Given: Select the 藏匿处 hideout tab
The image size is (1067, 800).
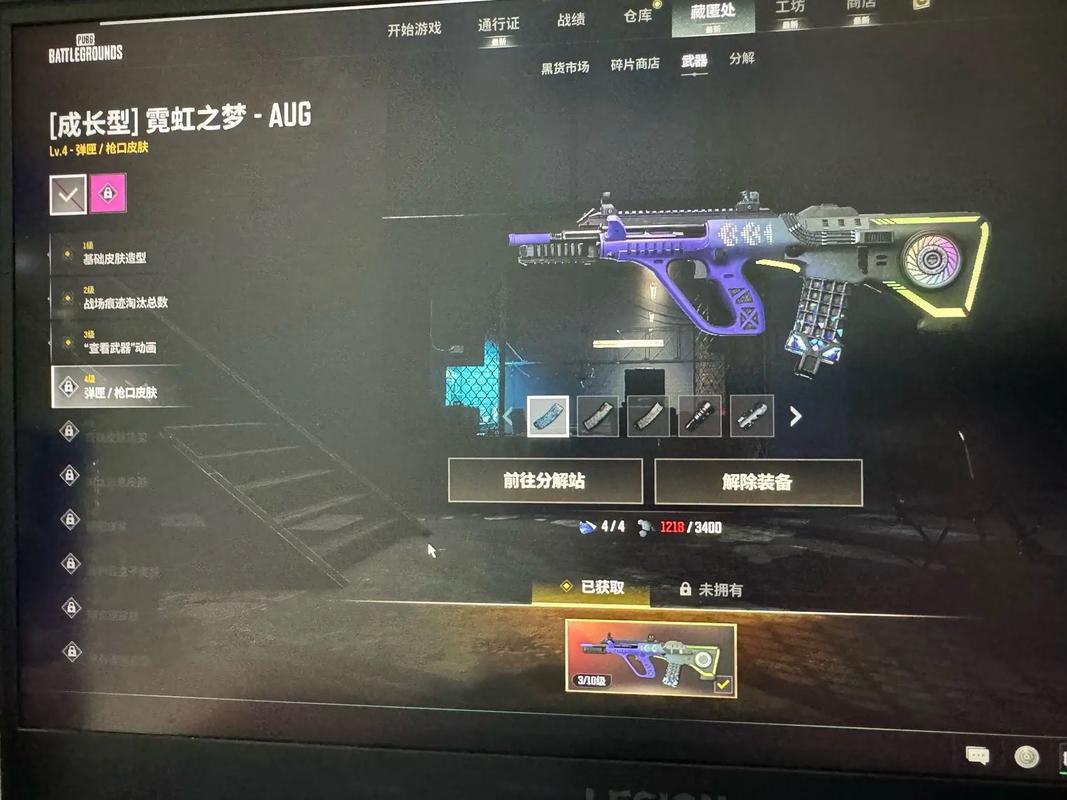Looking at the screenshot, I should (712, 12).
